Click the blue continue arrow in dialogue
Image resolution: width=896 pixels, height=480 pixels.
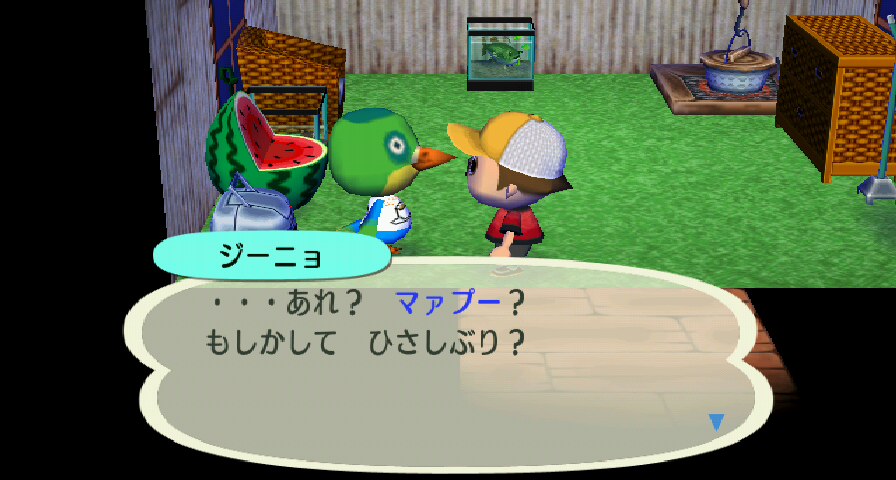click(715, 422)
